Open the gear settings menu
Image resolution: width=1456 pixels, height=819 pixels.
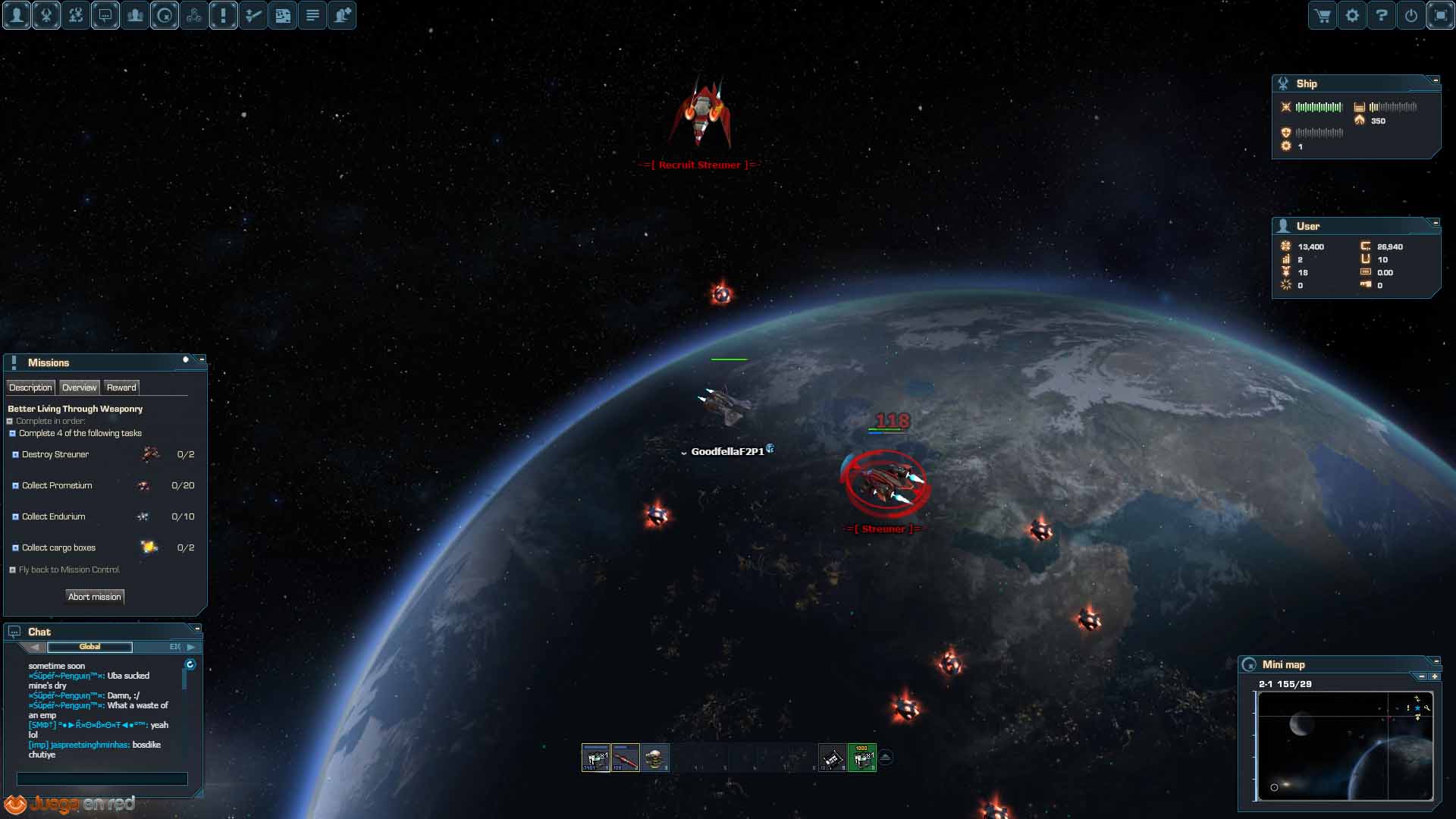click(x=1352, y=15)
